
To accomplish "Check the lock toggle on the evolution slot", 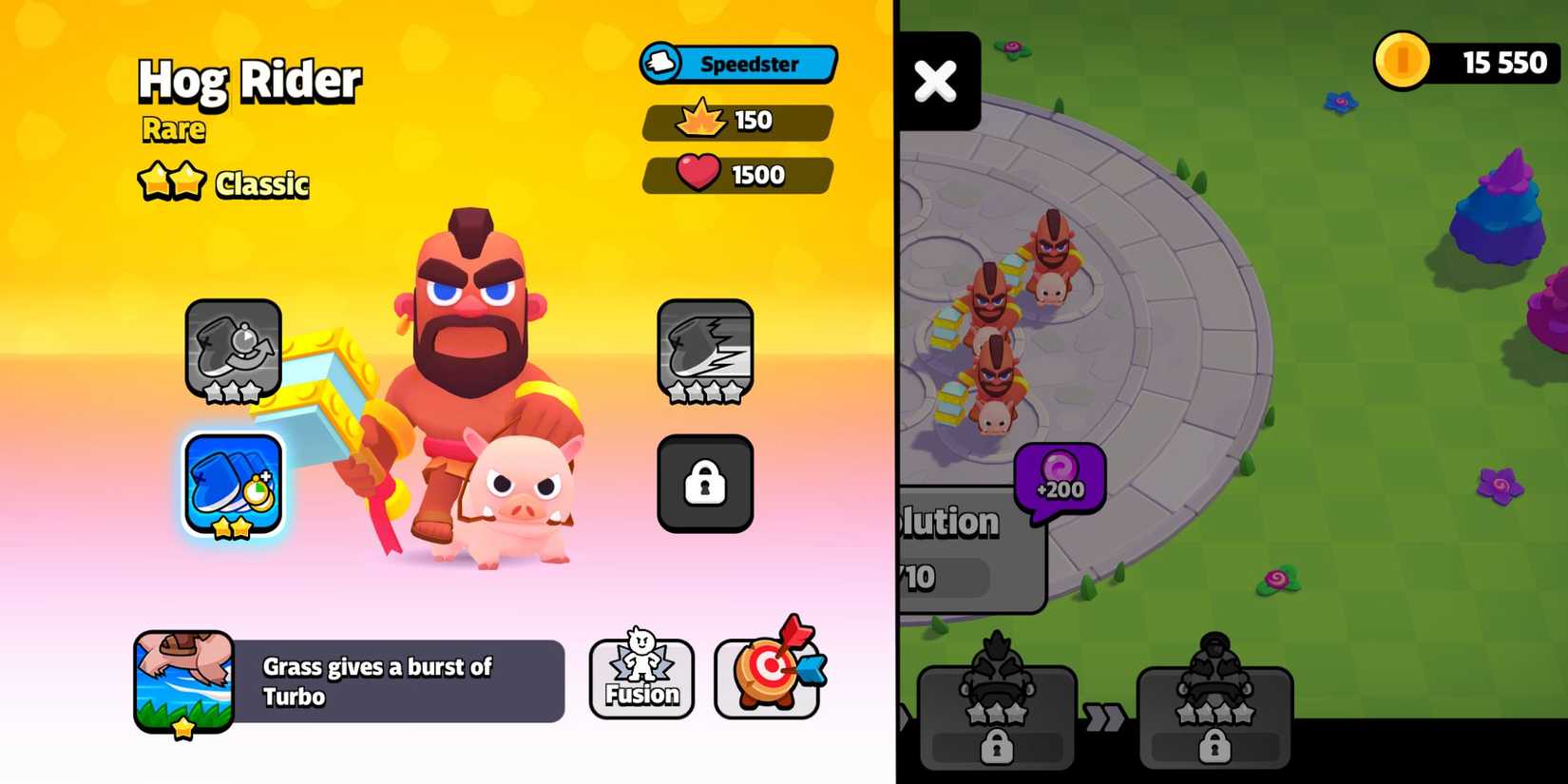I will point(996,744).
